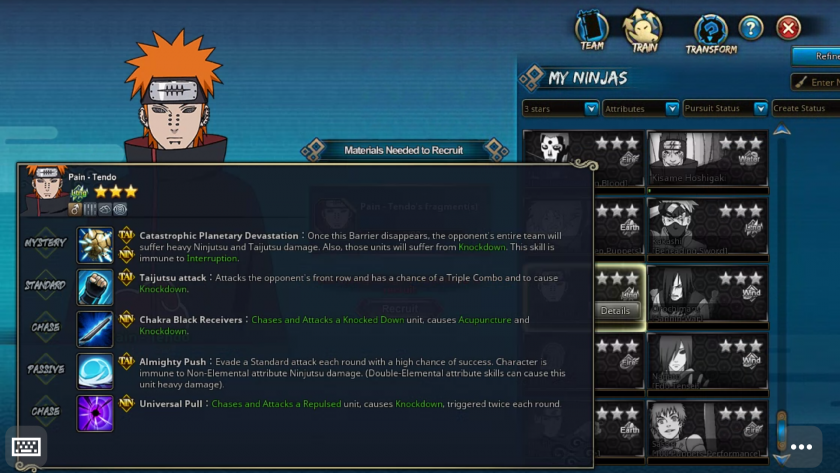Screen dimensions: 840x473
Task: Close the ninja screen with red X
Action: pyautogui.click(x=789, y=28)
